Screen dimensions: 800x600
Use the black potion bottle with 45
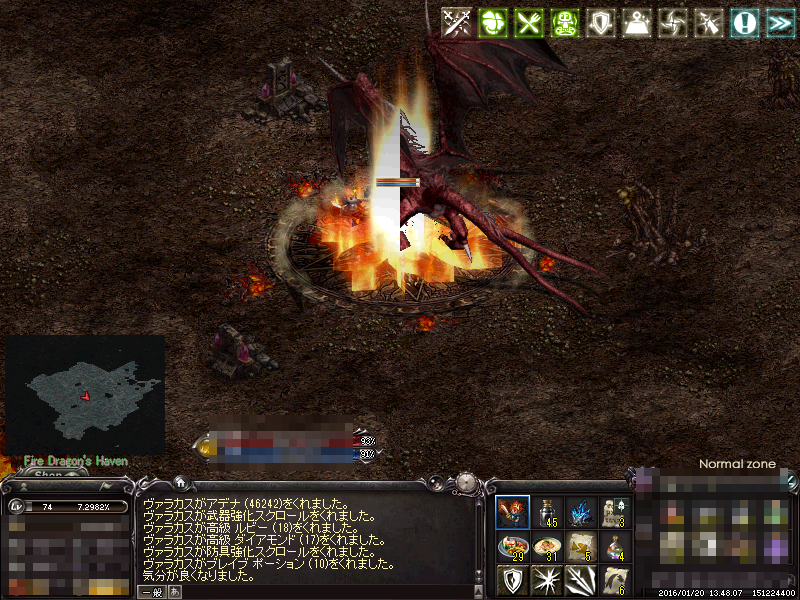(x=547, y=512)
